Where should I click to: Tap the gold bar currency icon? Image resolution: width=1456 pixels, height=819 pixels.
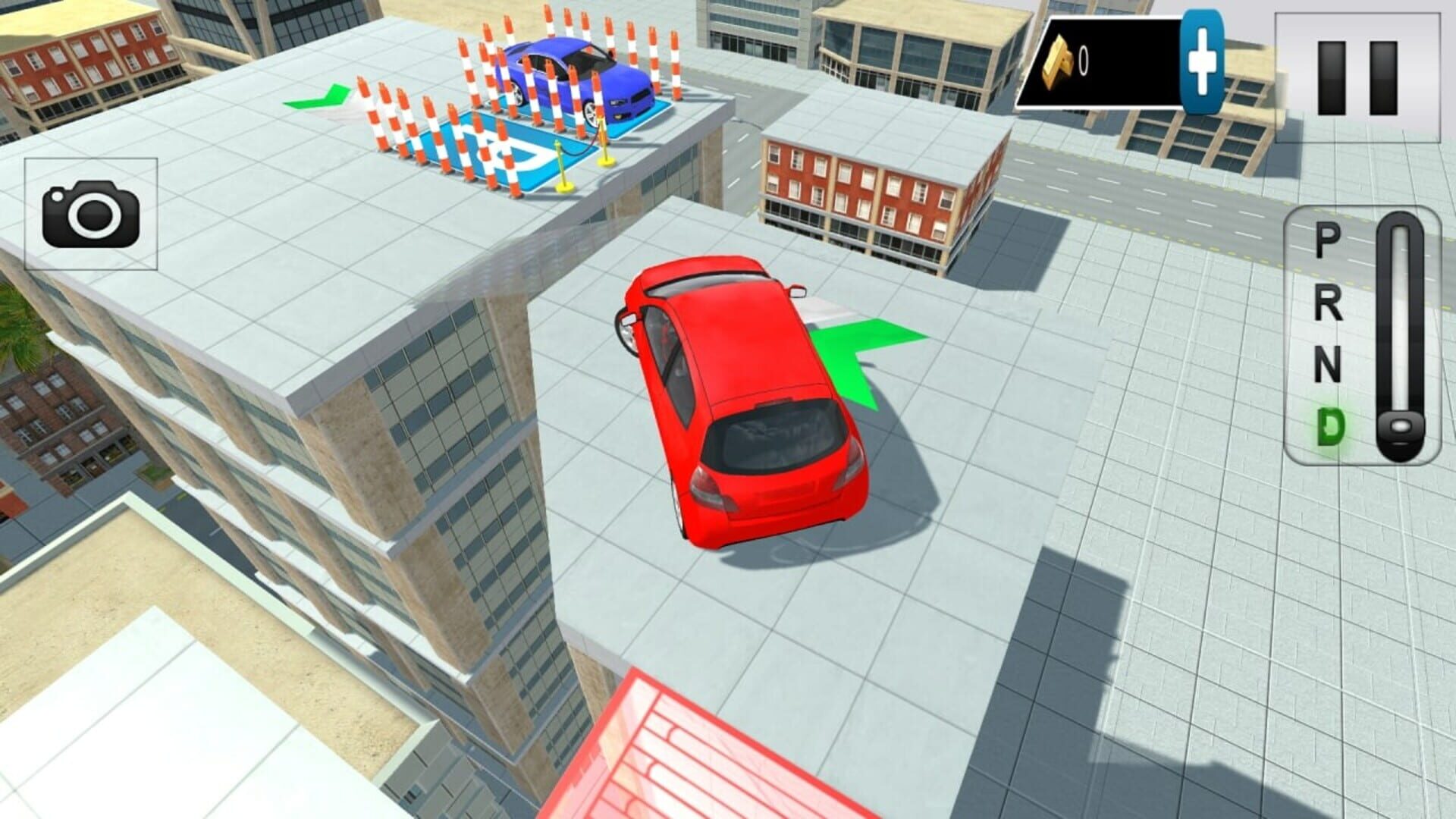point(1060,59)
